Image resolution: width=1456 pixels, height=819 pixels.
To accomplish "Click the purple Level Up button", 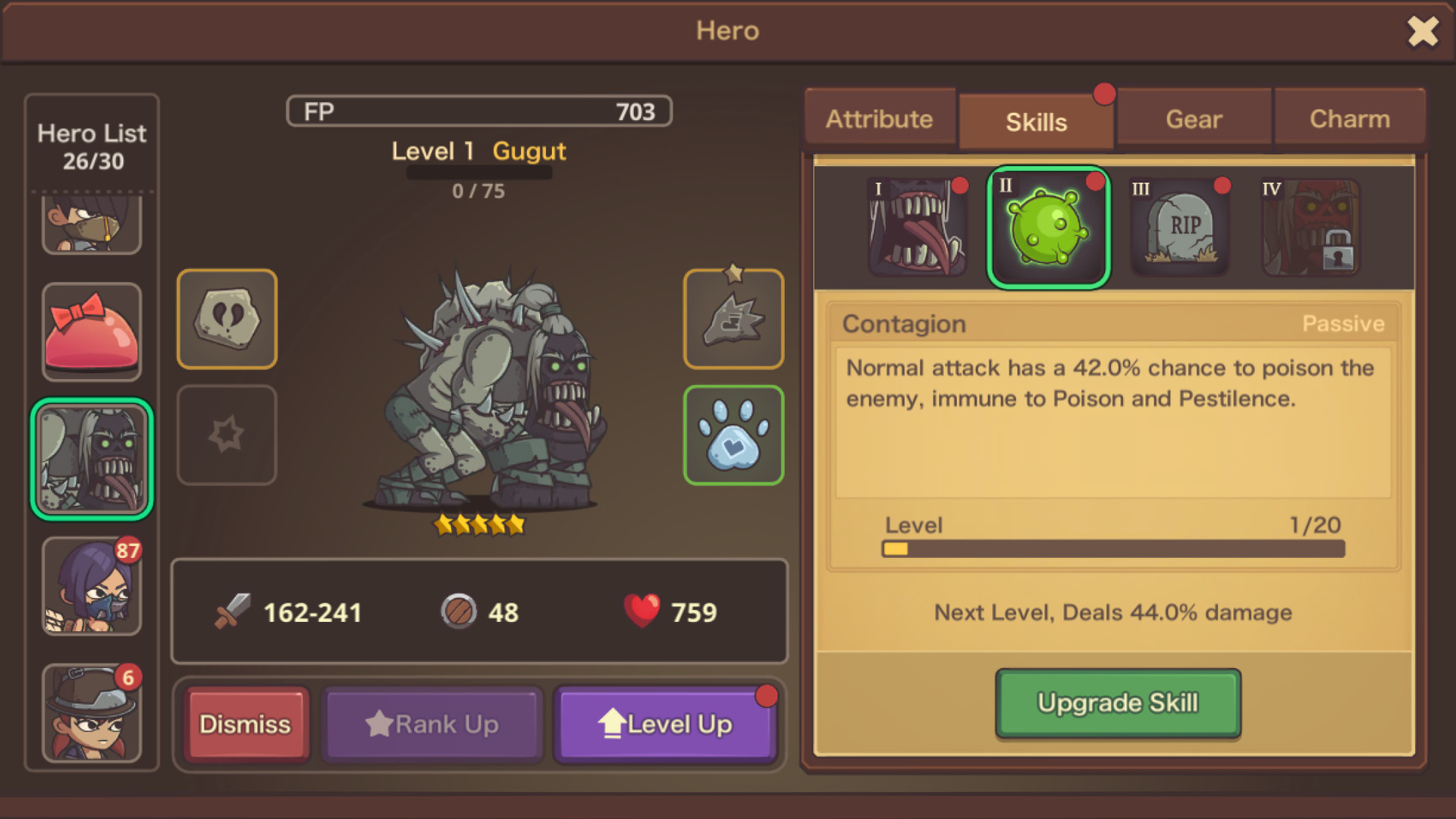I will (x=666, y=723).
